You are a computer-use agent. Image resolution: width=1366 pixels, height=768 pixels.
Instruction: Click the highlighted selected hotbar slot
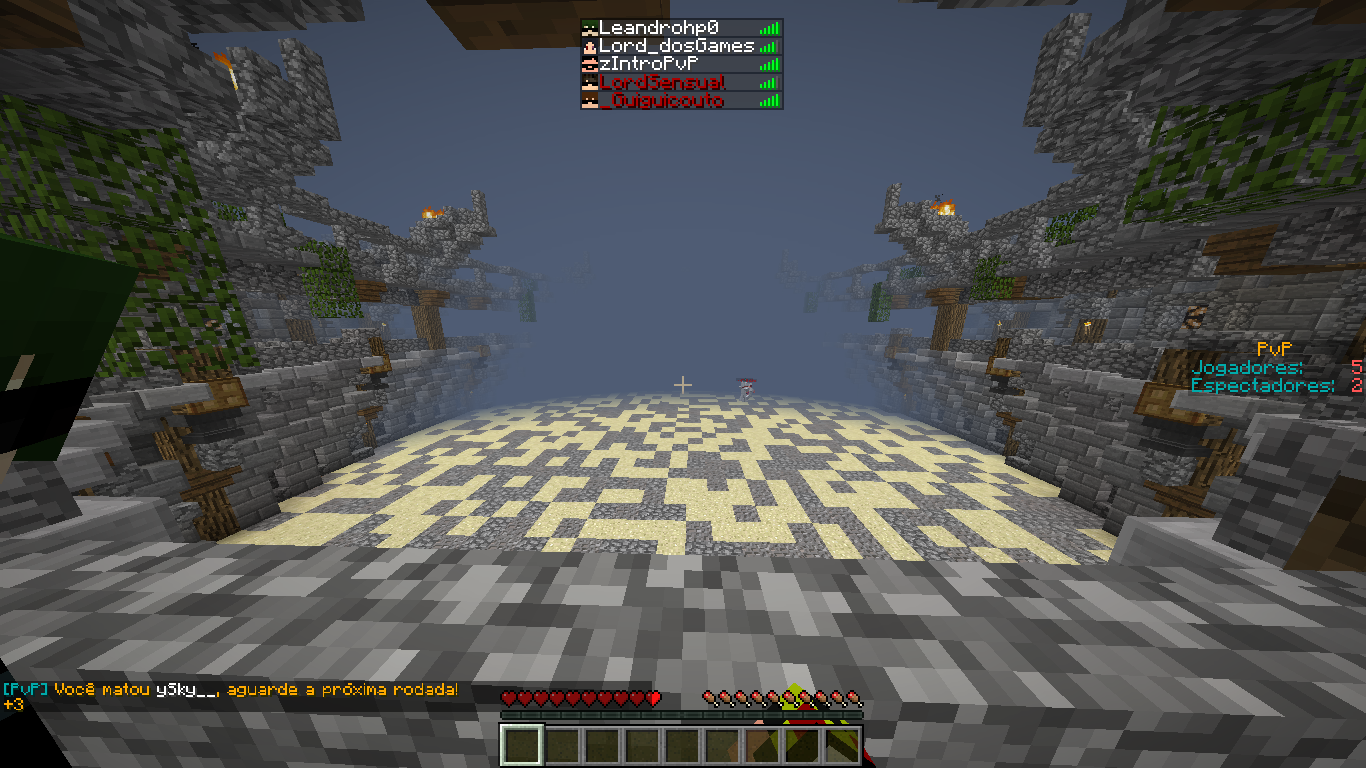click(x=522, y=745)
